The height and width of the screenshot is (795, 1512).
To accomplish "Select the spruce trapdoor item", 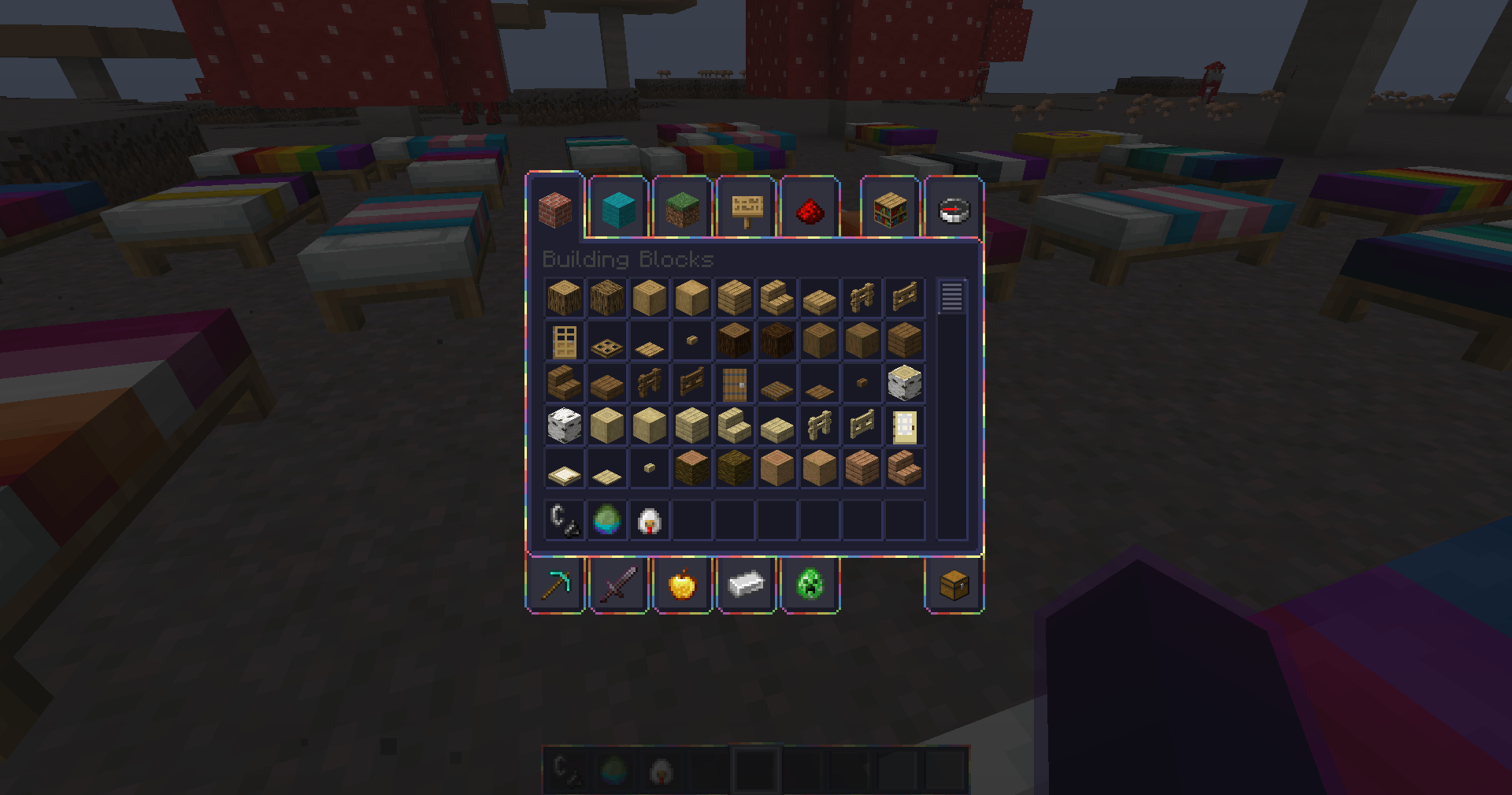I will pos(776,383).
